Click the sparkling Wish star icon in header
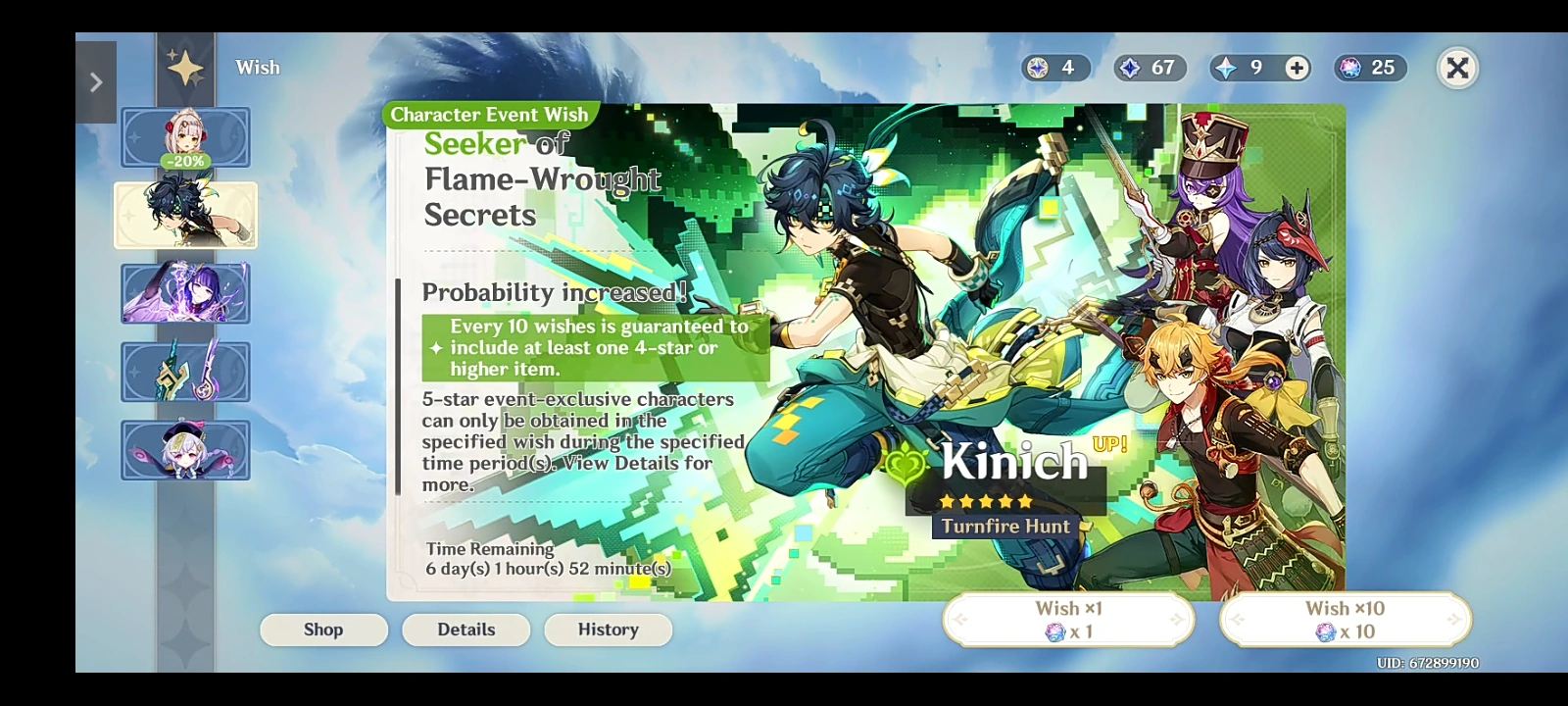Viewport: 1568px width, 706px height. (x=186, y=67)
